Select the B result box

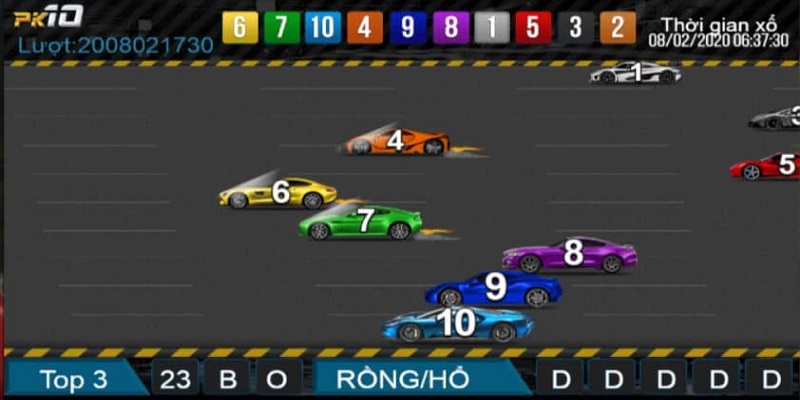click(x=226, y=380)
